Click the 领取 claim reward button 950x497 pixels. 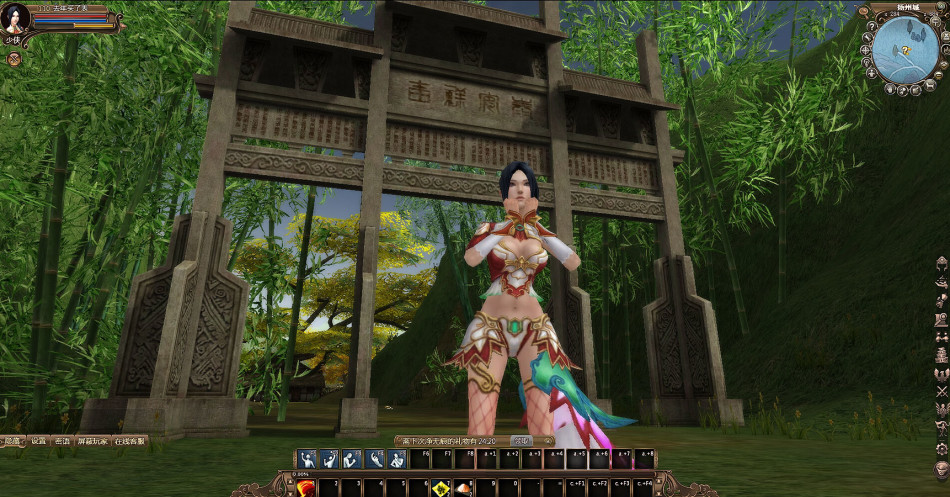(x=521, y=440)
